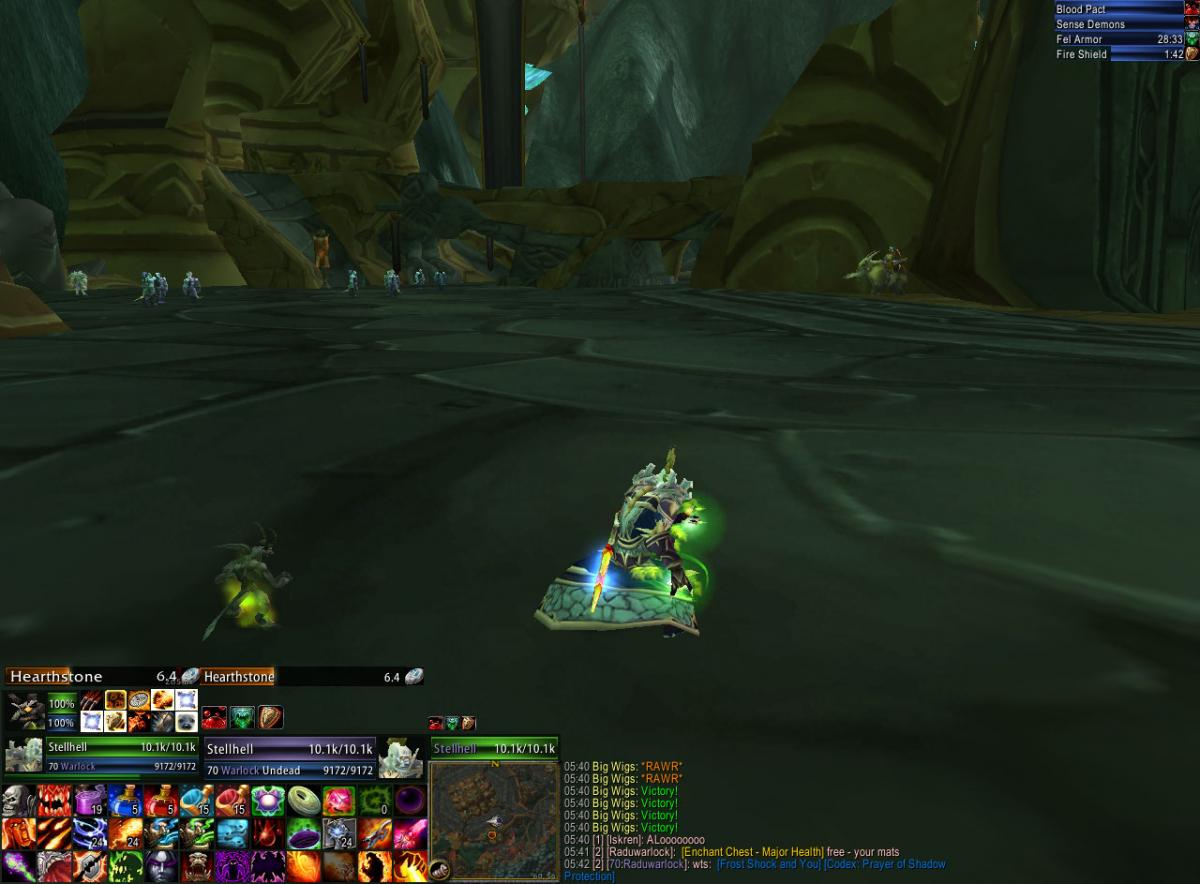Select the pale green ring item
1200x884 pixels.
coord(303,800)
